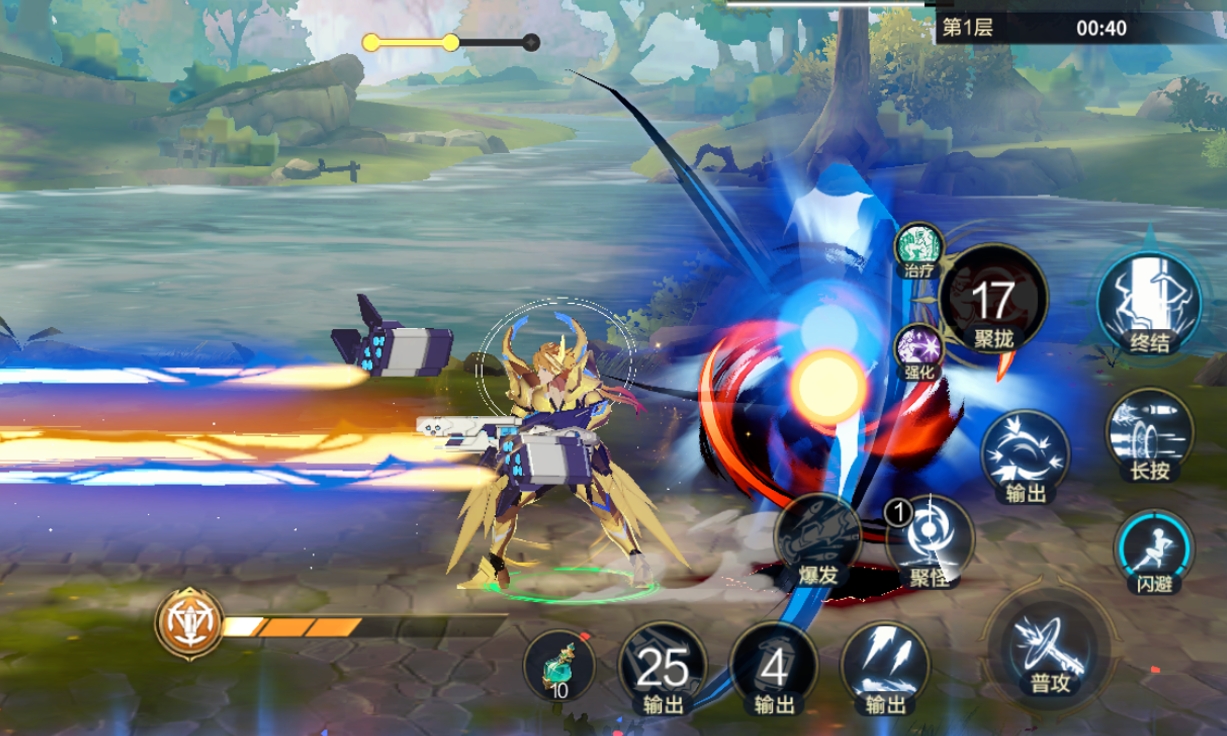This screenshot has width=1227, height=736.
Task: Tap the 长按 bullet barrage skill
Action: 1149,435
